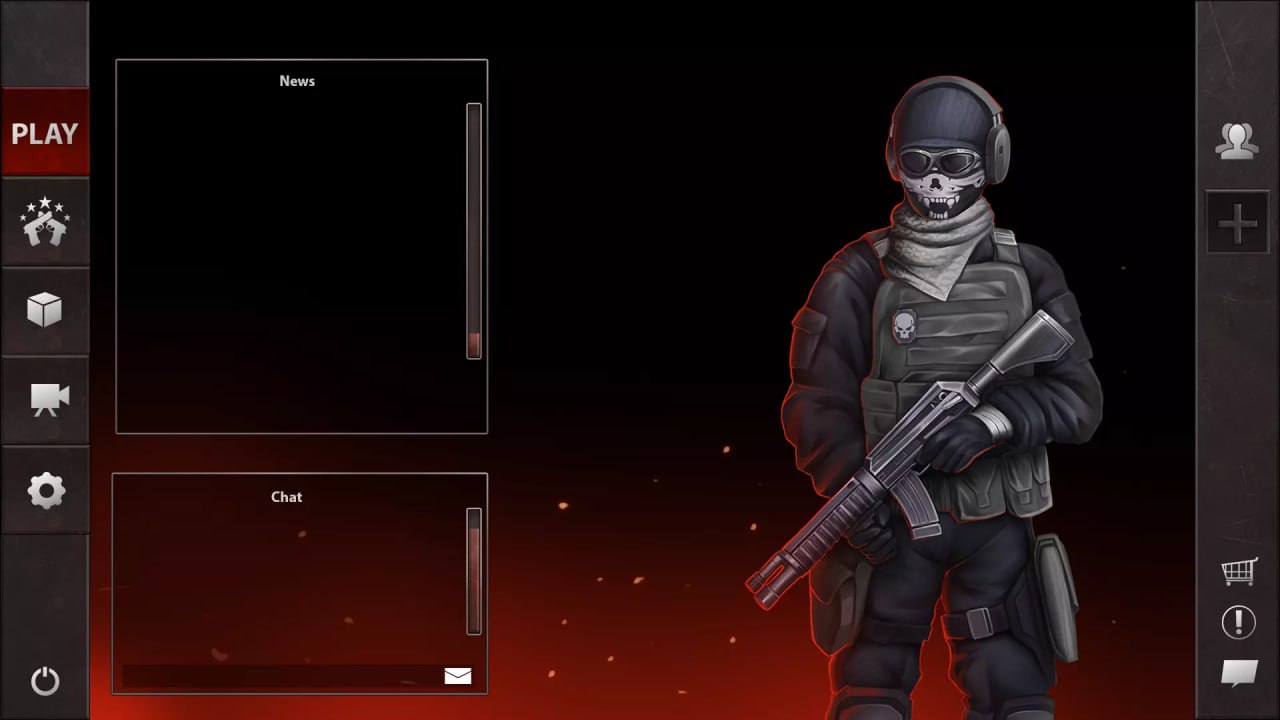Select the Chat panel header
The height and width of the screenshot is (720, 1280).
tap(285, 496)
